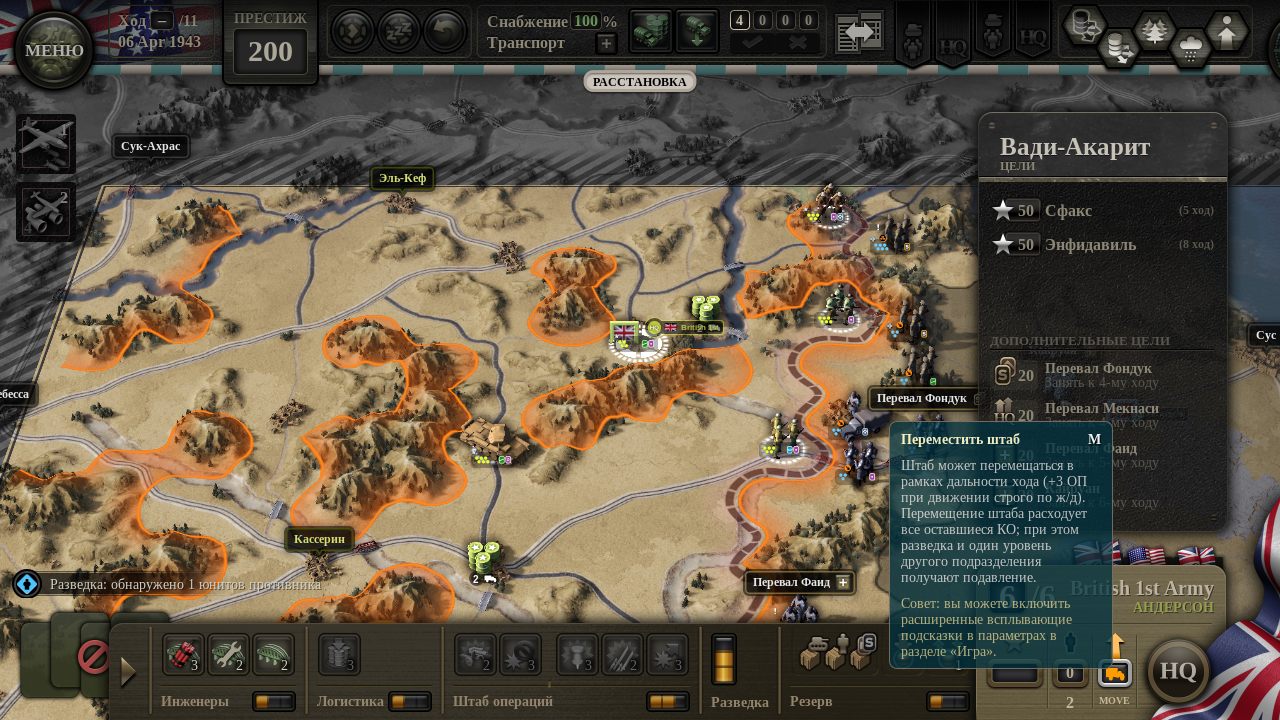Open the swap units arrows panel
The width and height of the screenshot is (1280, 720).
[x=858, y=32]
